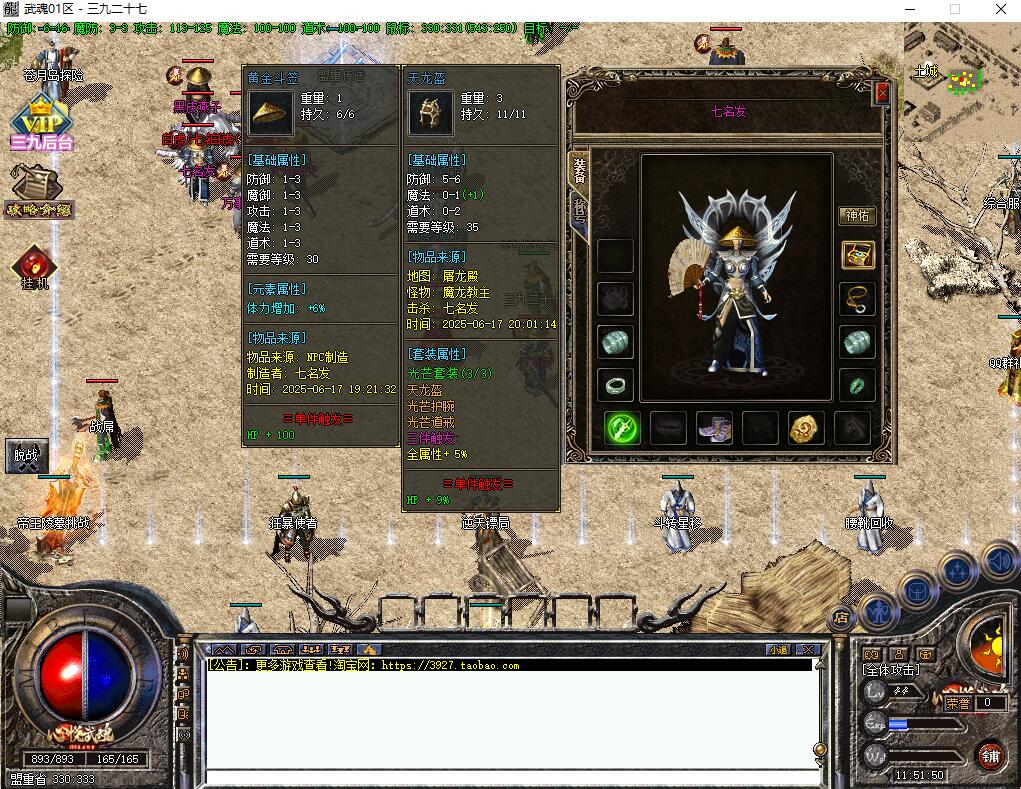
Task: Open the red 铺 stall button
Action: tap(990, 755)
